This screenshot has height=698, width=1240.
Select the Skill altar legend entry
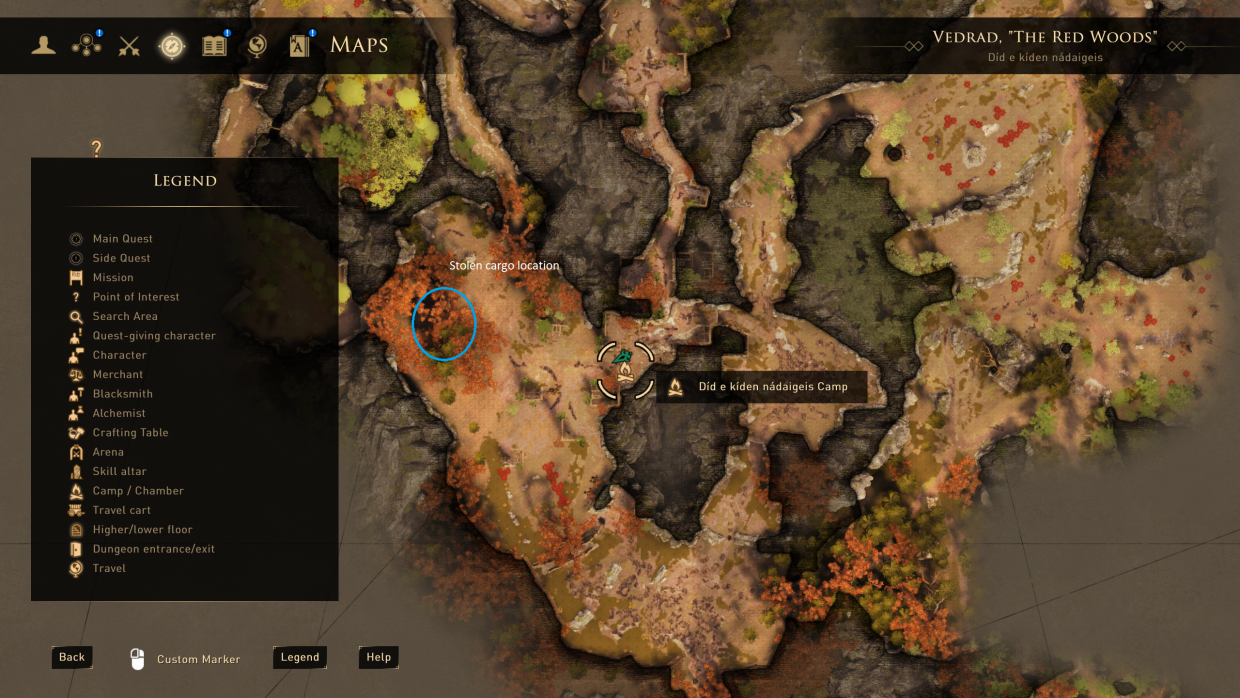pos(119,471)
